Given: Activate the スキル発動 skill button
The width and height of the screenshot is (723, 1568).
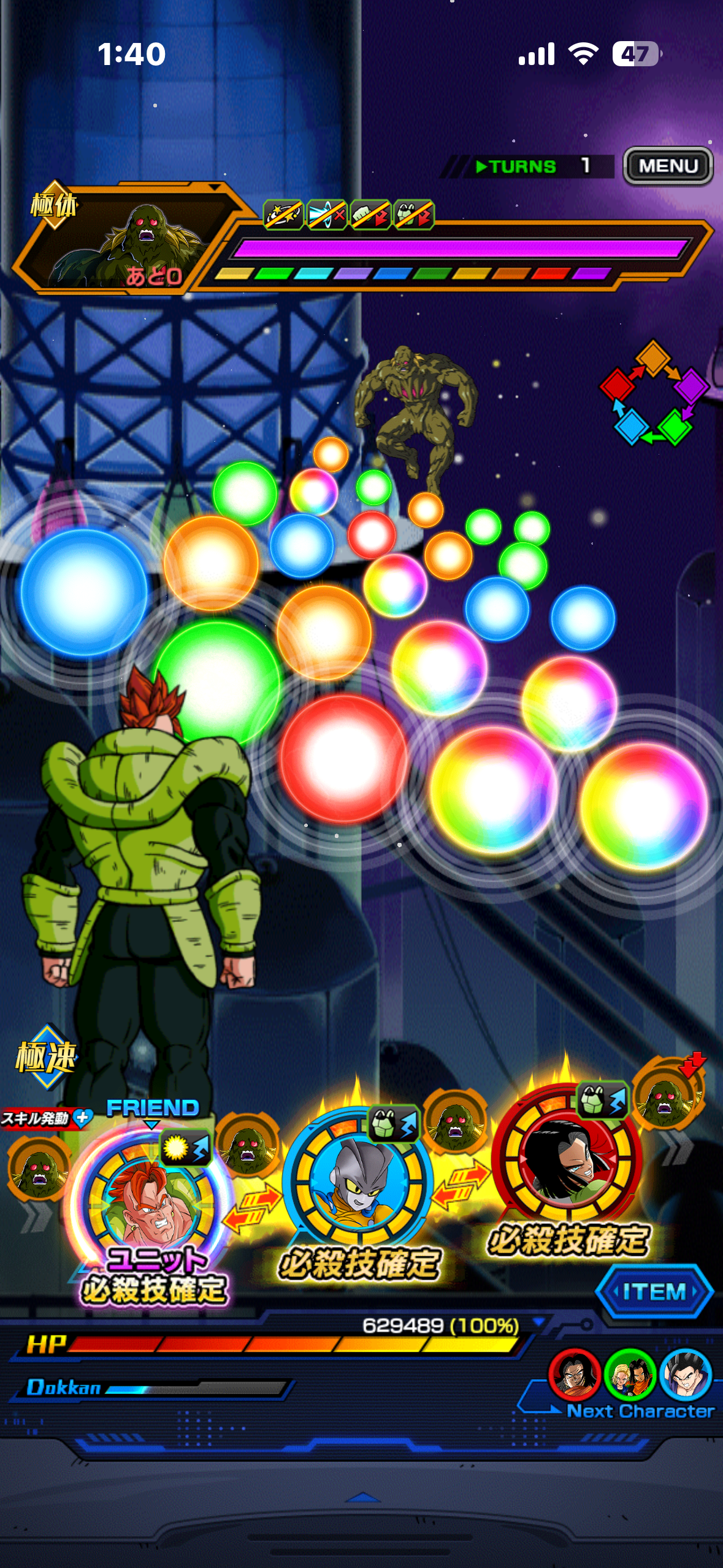Looking at the screenshot, I should 46,1118.
